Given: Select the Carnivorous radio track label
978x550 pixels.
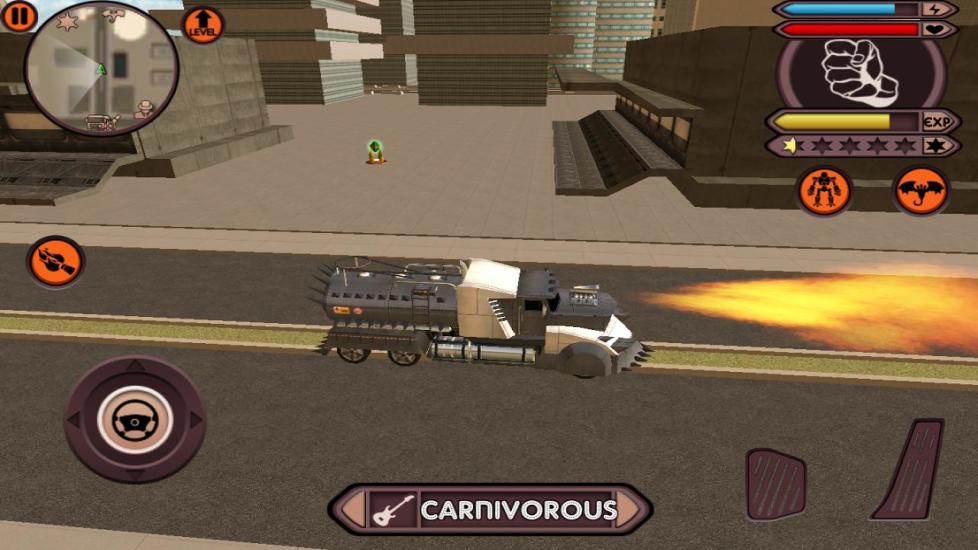Looking at the screenshot, I should pos(517,510).
